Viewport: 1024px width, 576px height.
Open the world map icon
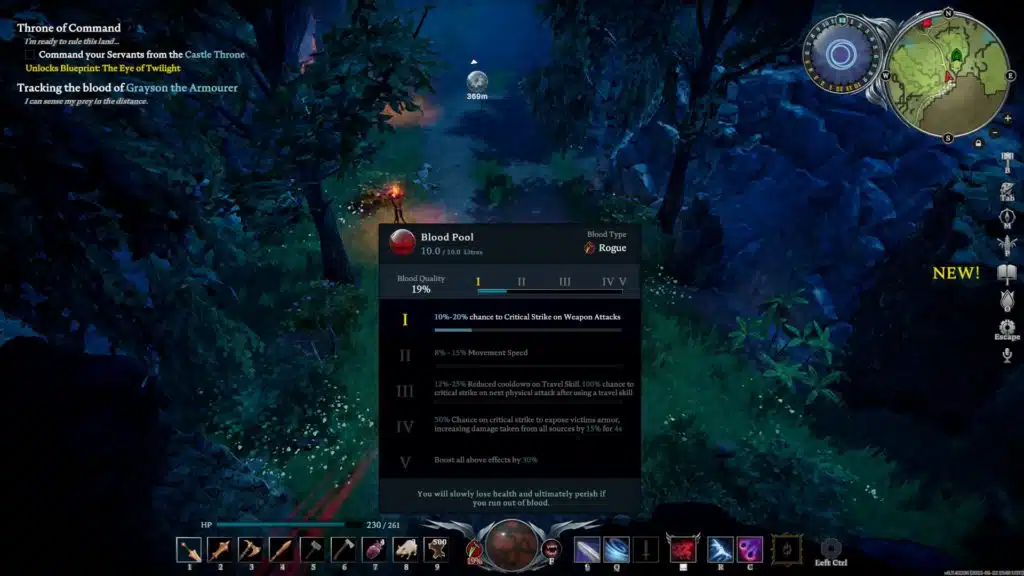tap(1007, 216)
